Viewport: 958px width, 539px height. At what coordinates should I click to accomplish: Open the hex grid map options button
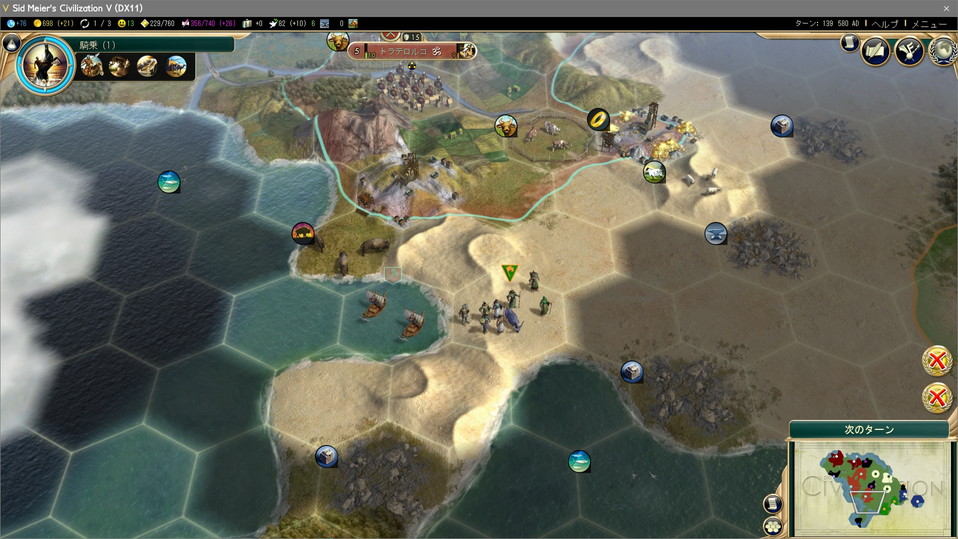click(773, 524)
